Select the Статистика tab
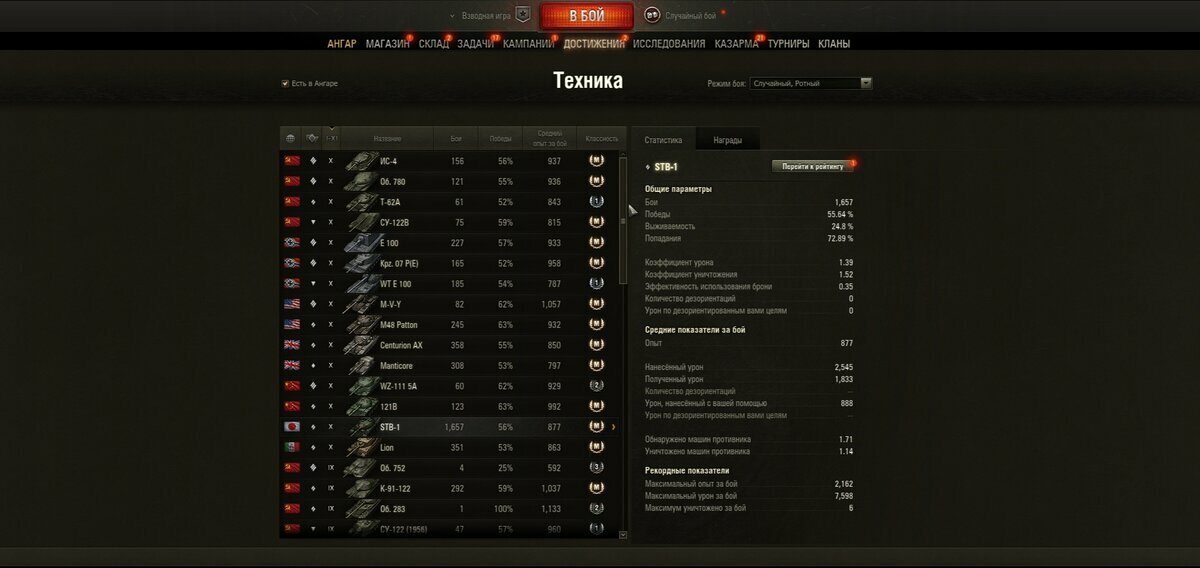 (x=663, y=140)
